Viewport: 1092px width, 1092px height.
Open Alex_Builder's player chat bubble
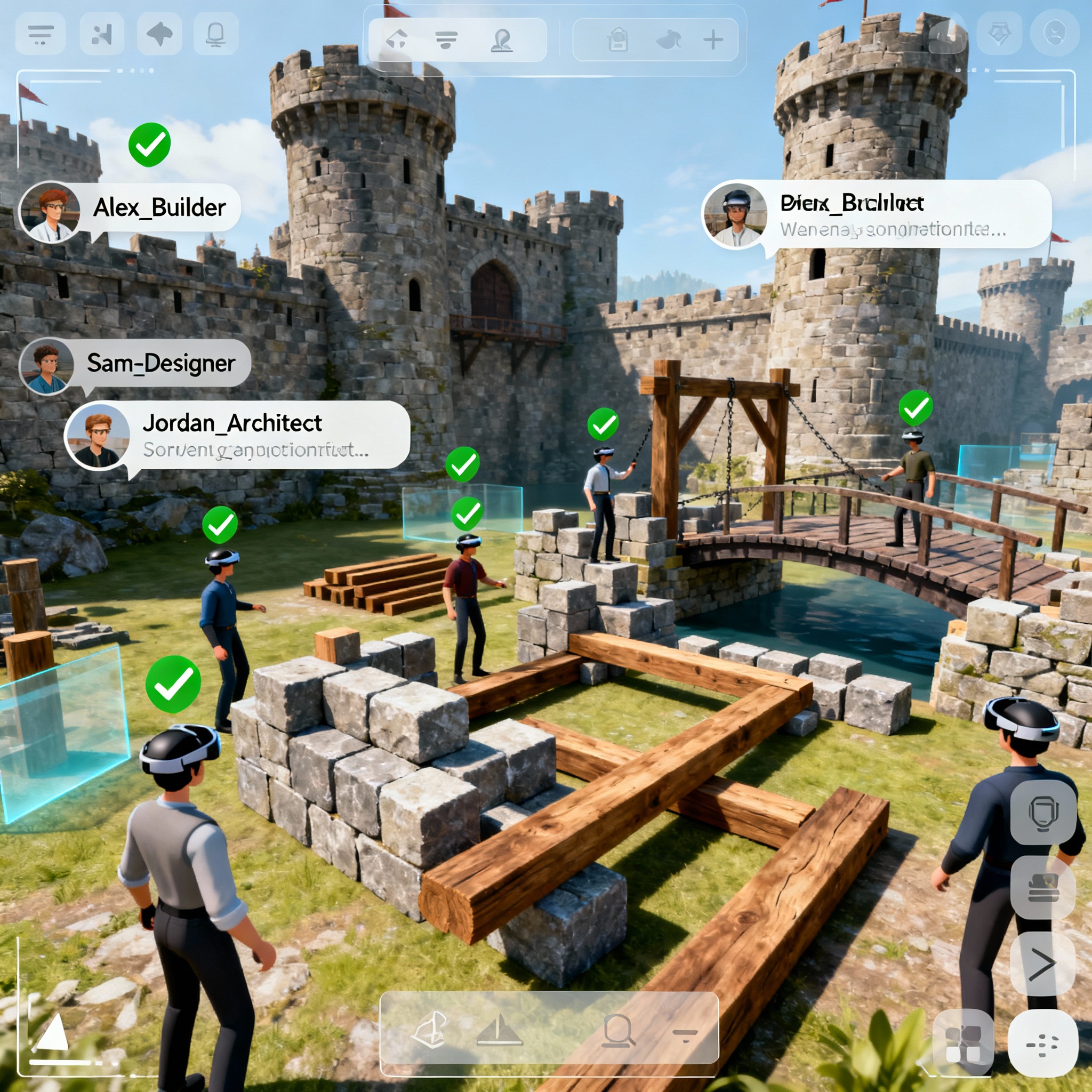(x=159, y=208)
